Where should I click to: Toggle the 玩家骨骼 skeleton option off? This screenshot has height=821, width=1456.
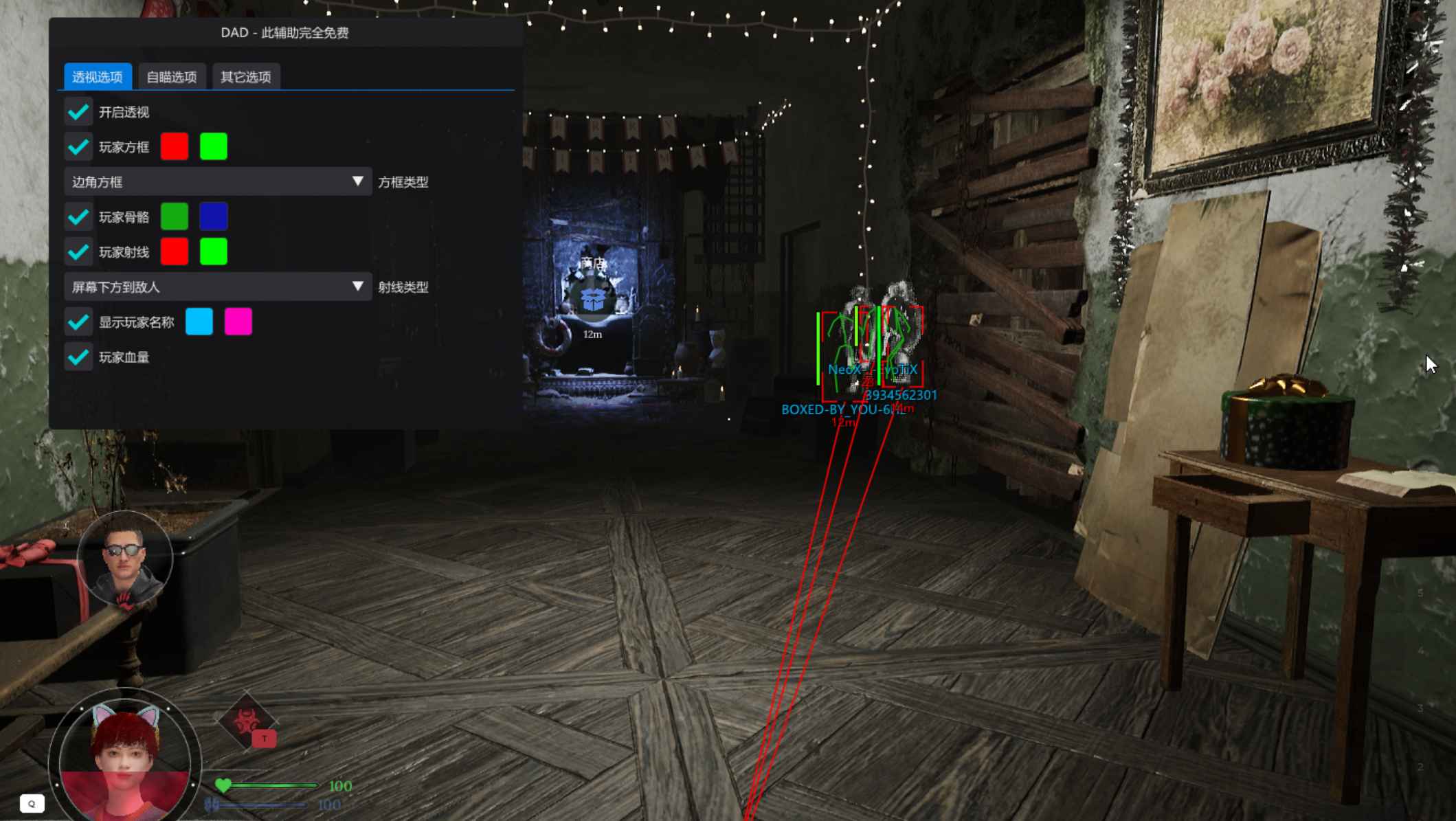(x=78, y=217)
